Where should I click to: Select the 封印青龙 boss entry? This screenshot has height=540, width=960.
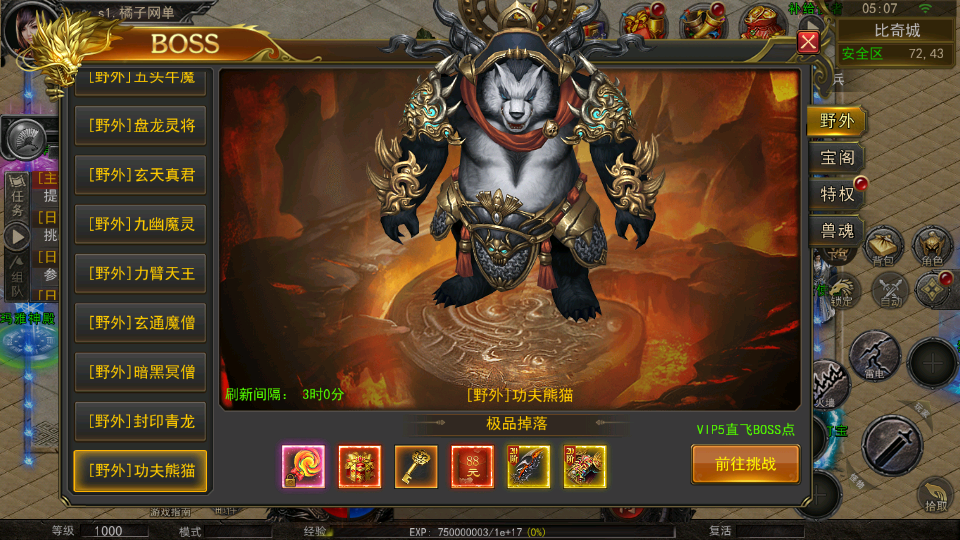[x=140, y=421]
